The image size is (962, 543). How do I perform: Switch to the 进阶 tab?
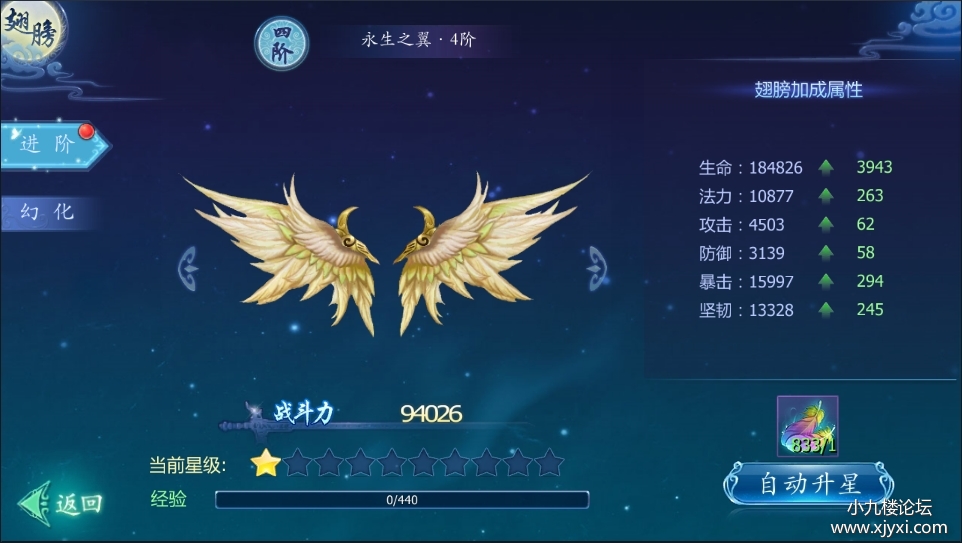50,145
